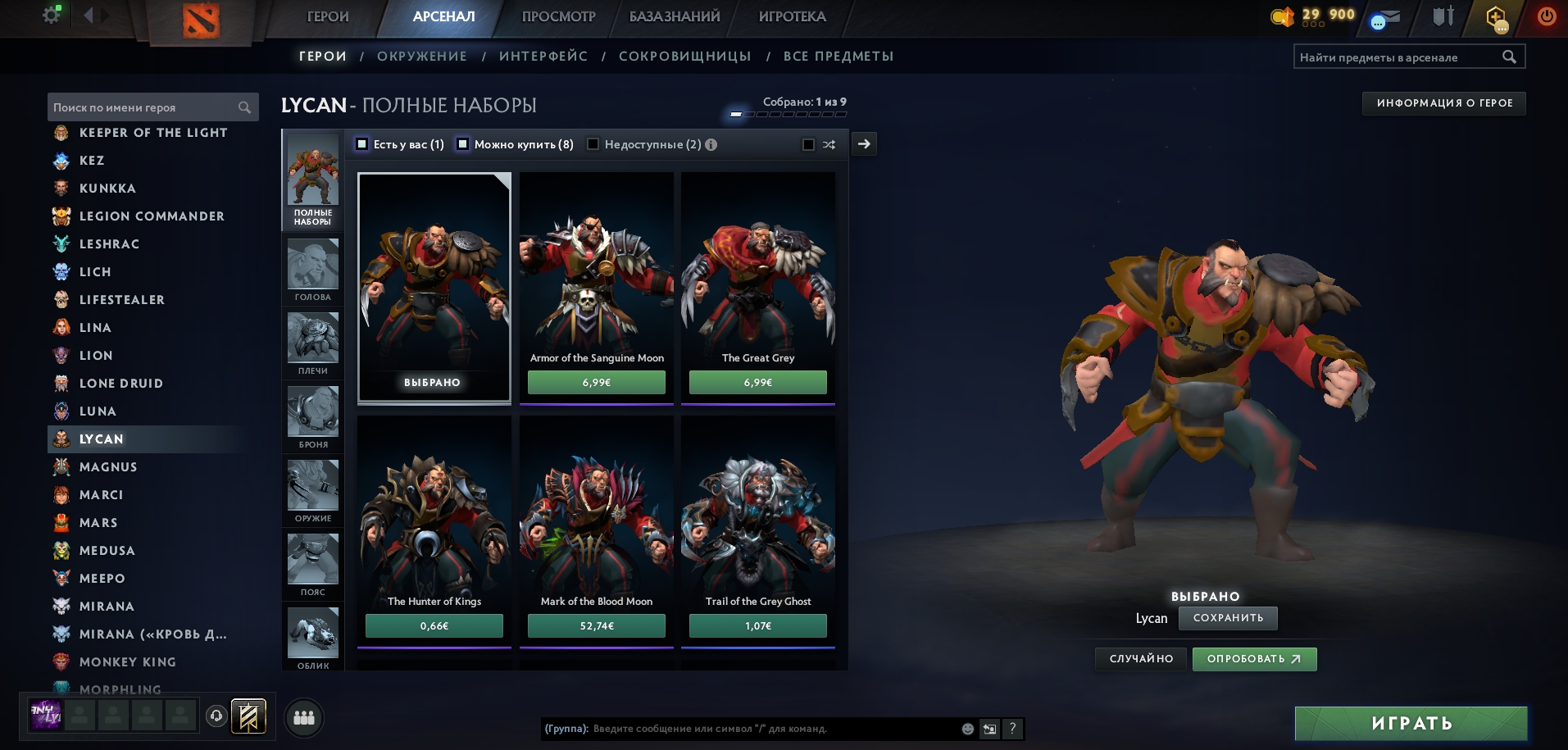
Task: Toggle the Есть у вас filter checkbox
Action: coord(362,144)
